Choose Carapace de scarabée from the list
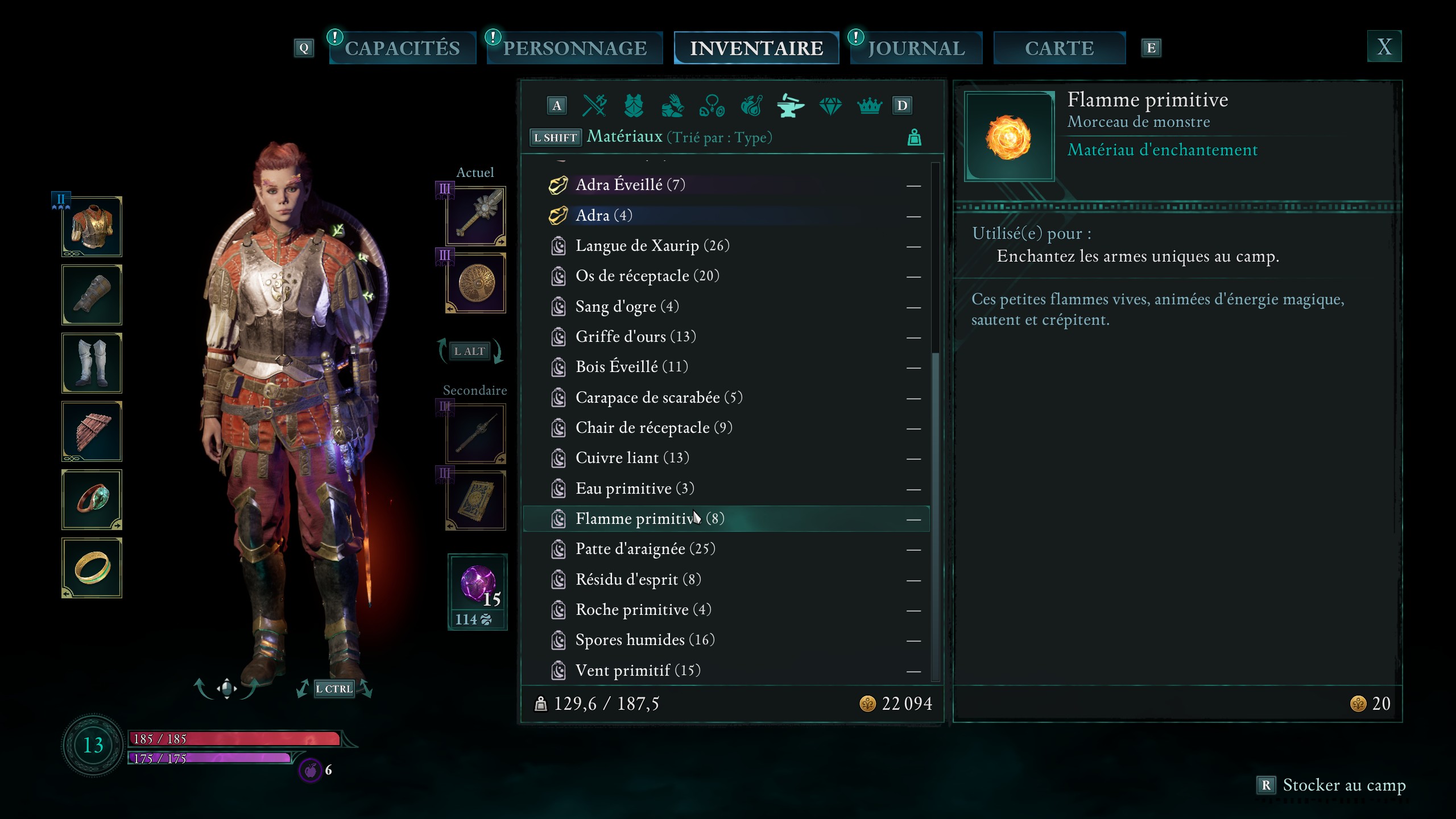1456x819 pixels. click(x=659, y=398)
